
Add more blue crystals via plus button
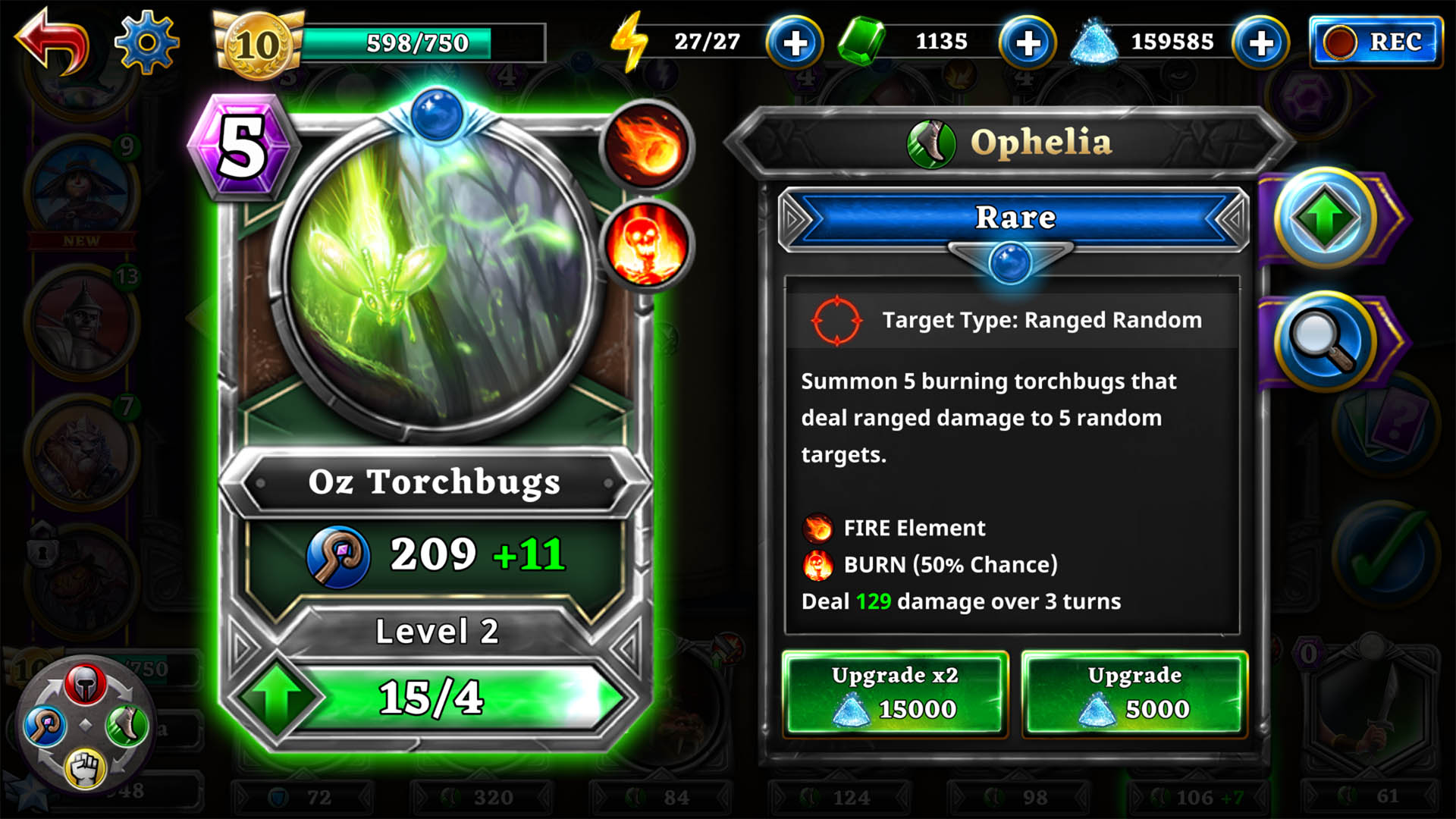[1260, 43]
